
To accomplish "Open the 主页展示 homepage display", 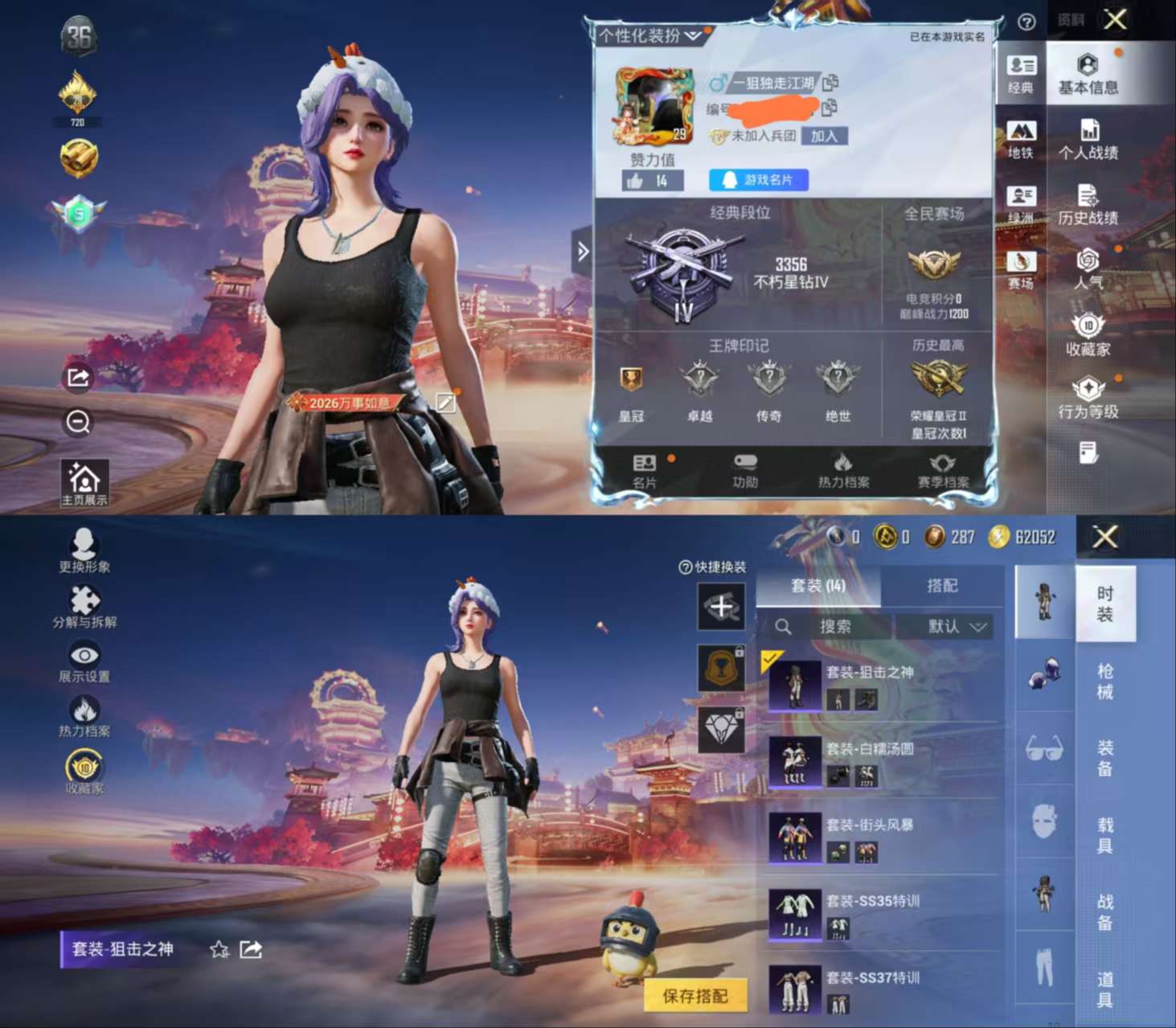I will 84,483.
